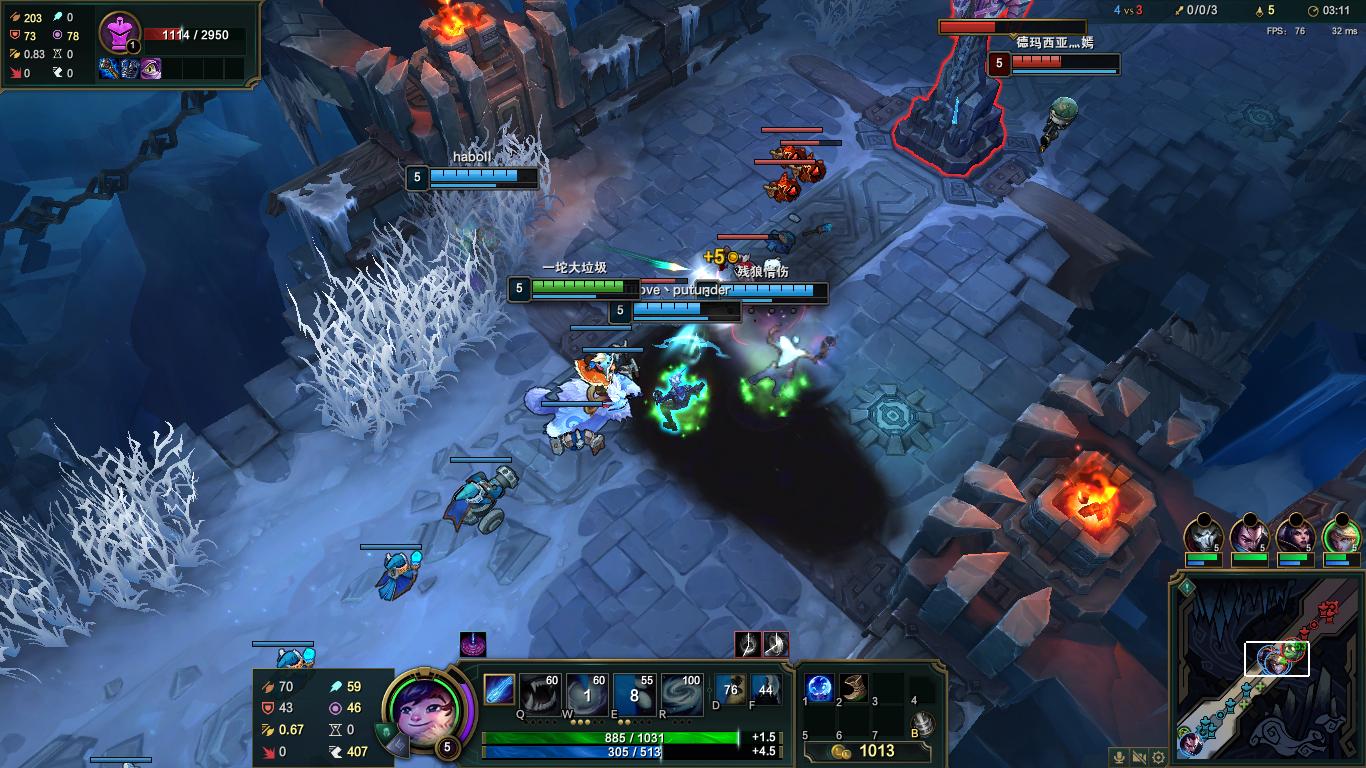Select the passive ability icon beside Q
The height and width of the screenshot is (768, 1366).
[498, 690]
